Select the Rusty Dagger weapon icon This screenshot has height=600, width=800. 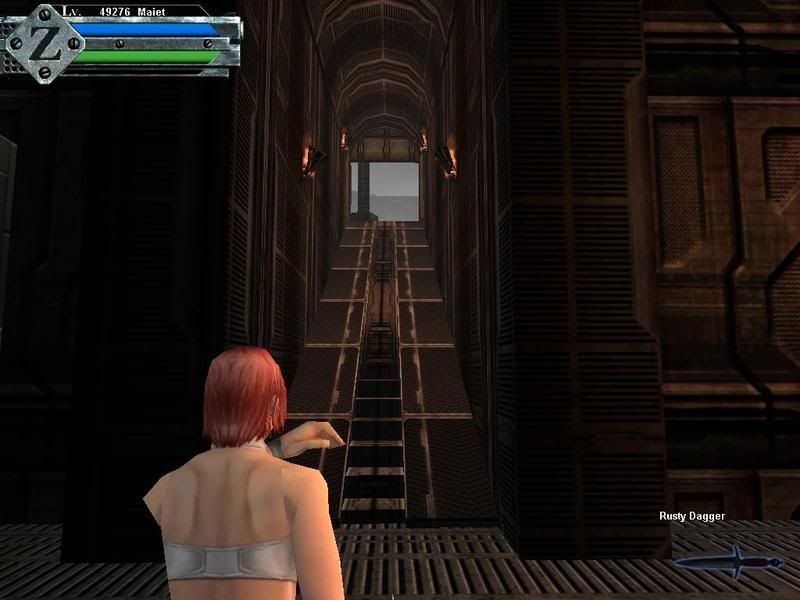(x=723, y=560)
